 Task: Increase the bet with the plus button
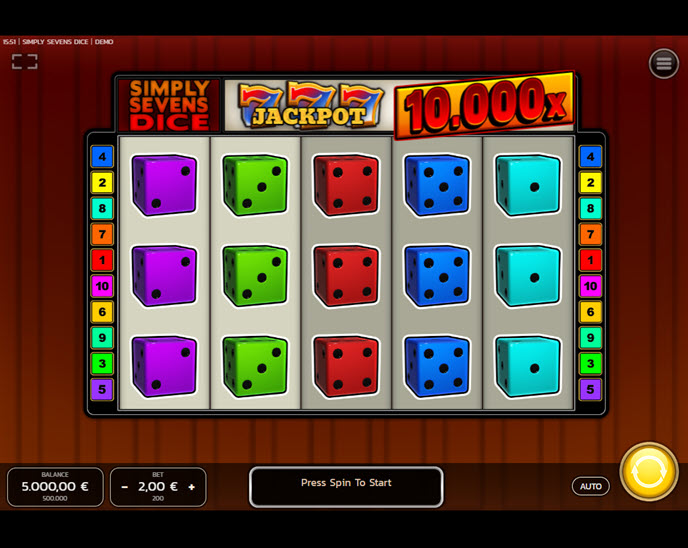(x=191, y=487)
